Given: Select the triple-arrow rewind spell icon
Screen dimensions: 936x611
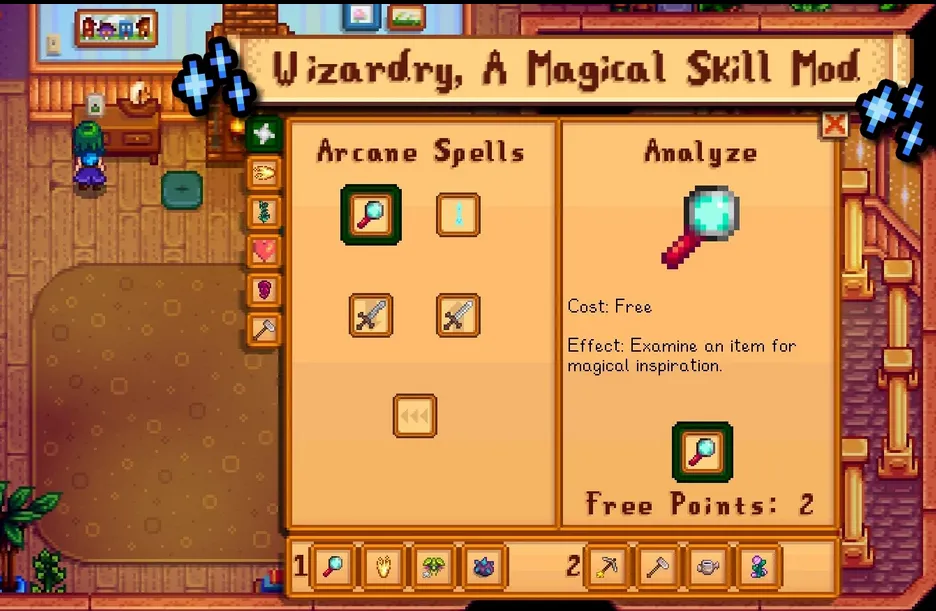Looking at the screenshot, I should pyautogui.click(x=414, y=415).
